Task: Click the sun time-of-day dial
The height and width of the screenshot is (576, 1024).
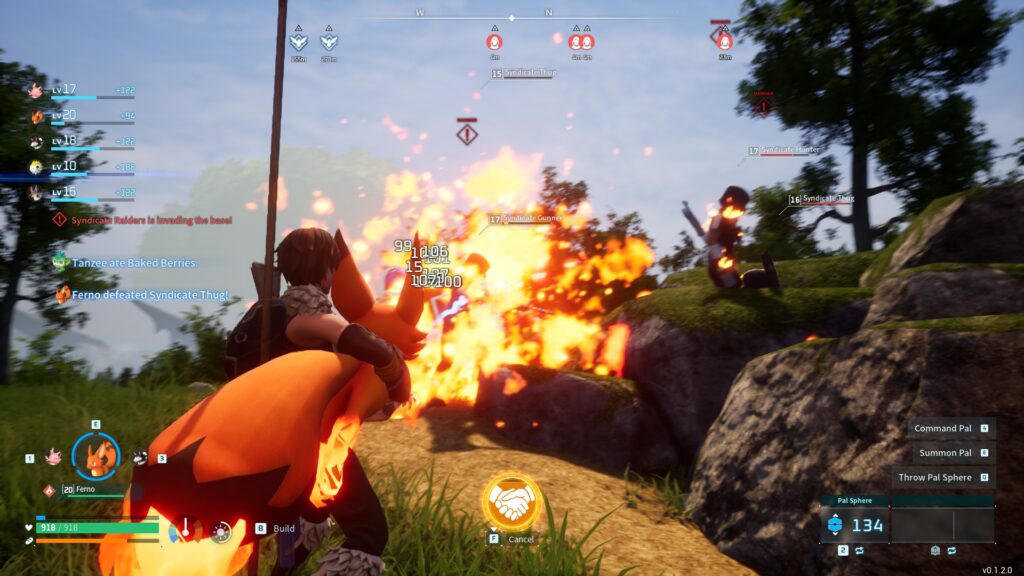Action: (x=221, y=531)
